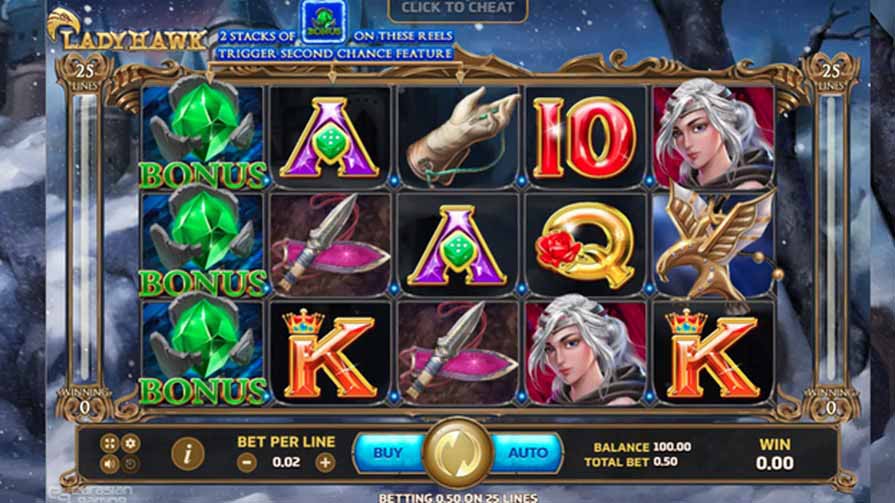
Task: Open the paytable info button
Action: (187, 454)
